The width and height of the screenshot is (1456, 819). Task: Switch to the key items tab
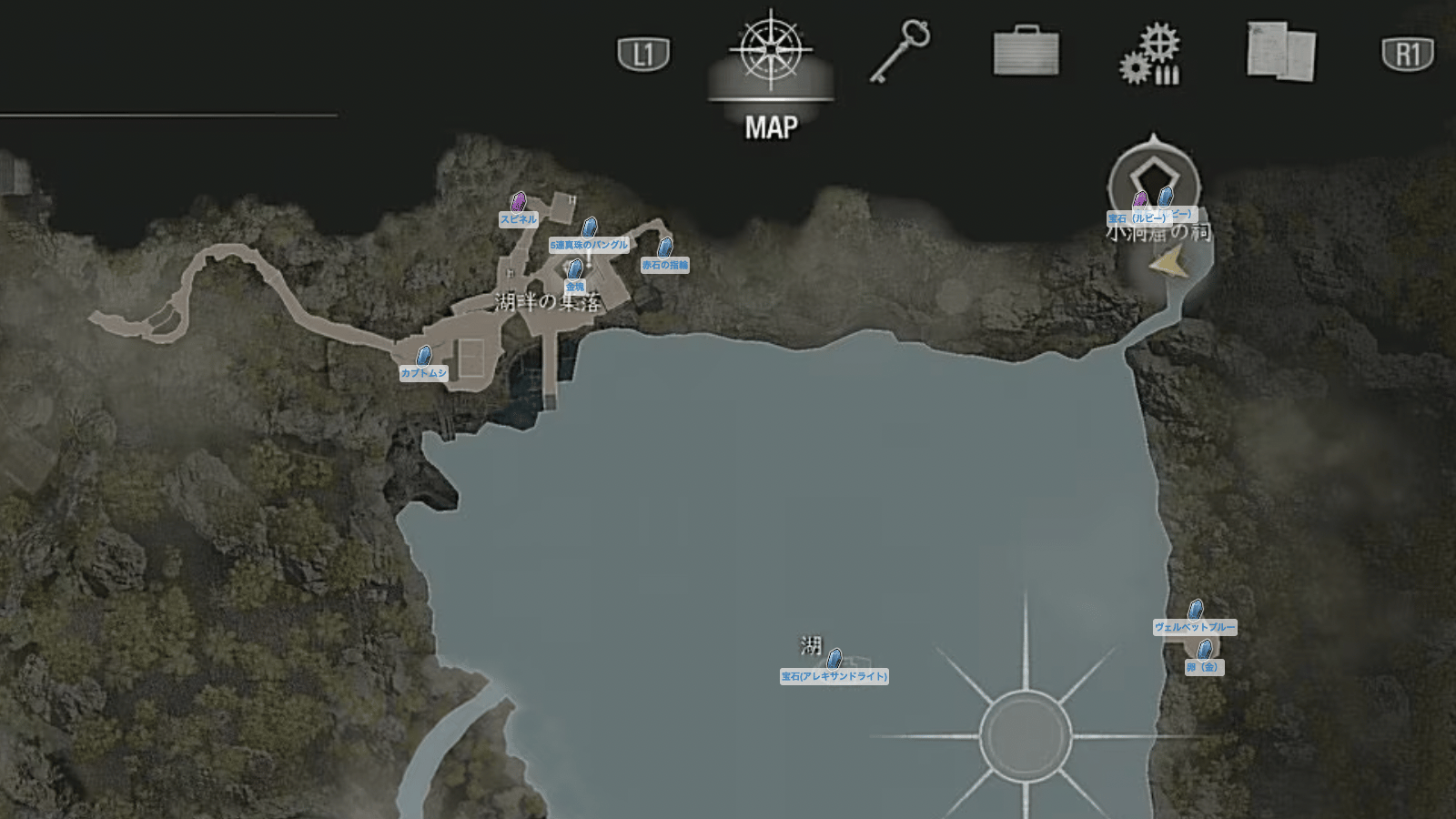(900, 51)
